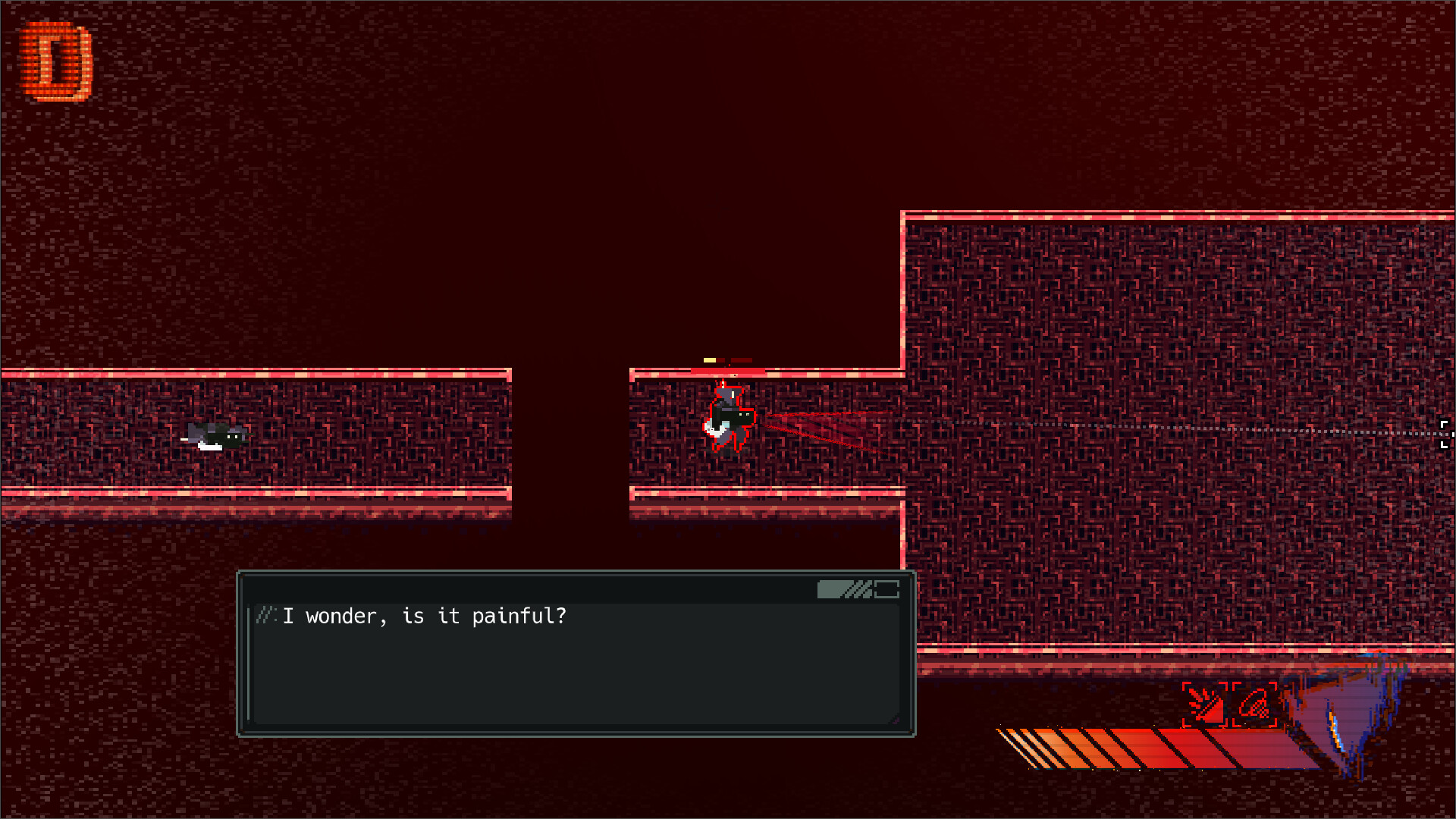Activate the megaphone/horn ability icon
Screen dimensions: 1456x819
point(1255,704)
